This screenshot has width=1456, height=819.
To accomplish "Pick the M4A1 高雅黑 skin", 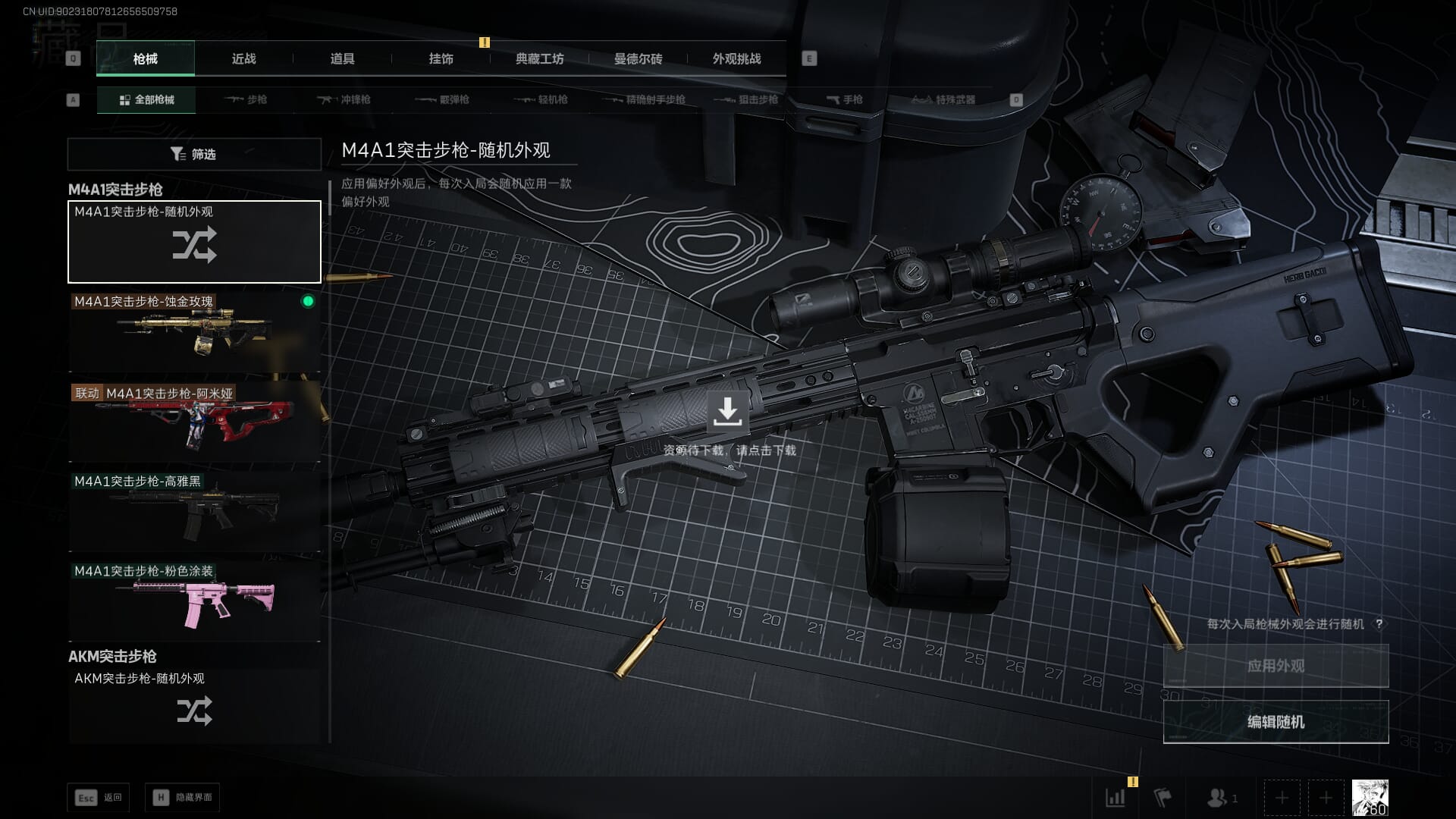I will [x=194, y=511].
